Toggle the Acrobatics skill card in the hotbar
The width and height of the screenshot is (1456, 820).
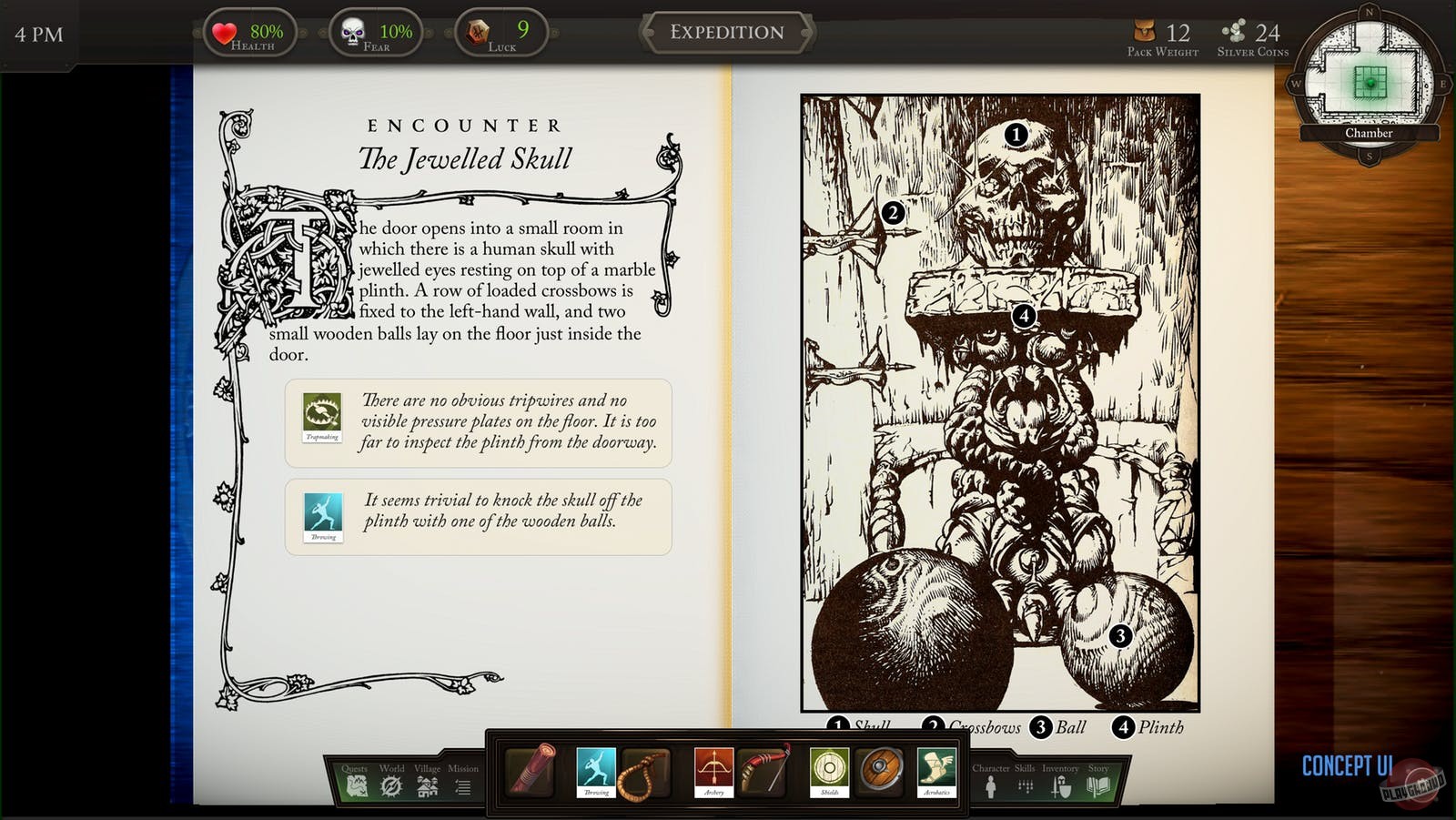tap(937, 774)
